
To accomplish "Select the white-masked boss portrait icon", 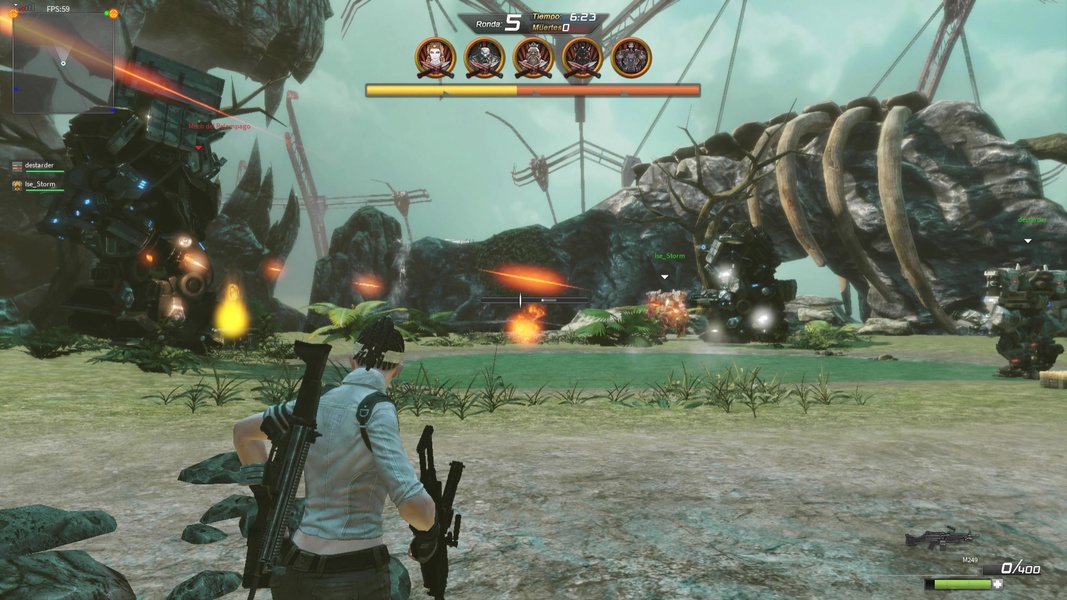I will tap(485, 58).
